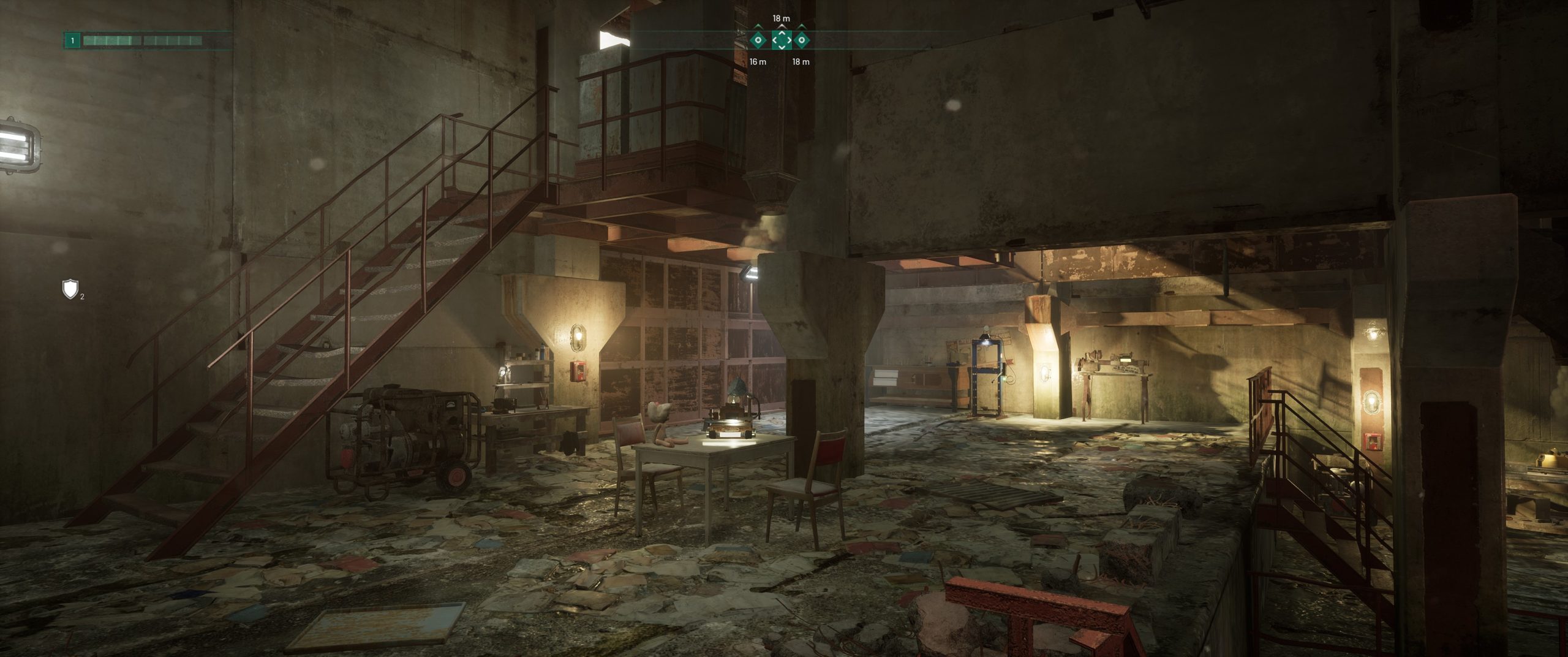Expand the up arrow of the central compass marker
1568x657 pixels.
pos(782,34)
